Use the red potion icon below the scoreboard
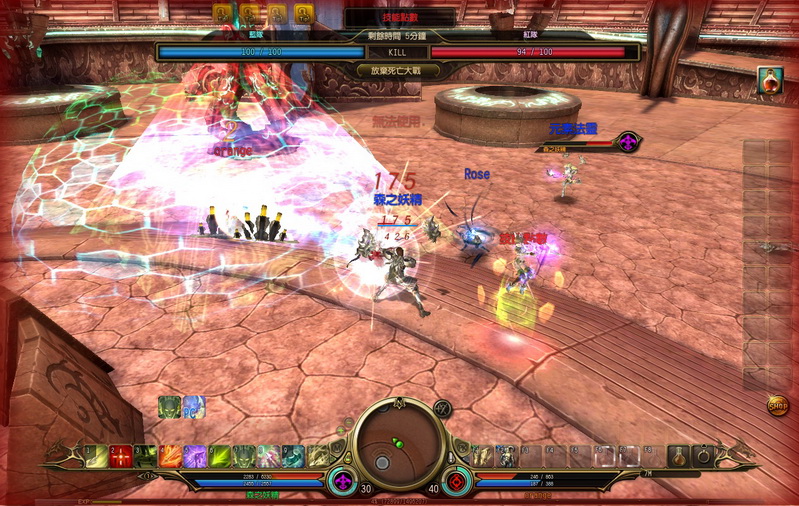 click(769, 80)
